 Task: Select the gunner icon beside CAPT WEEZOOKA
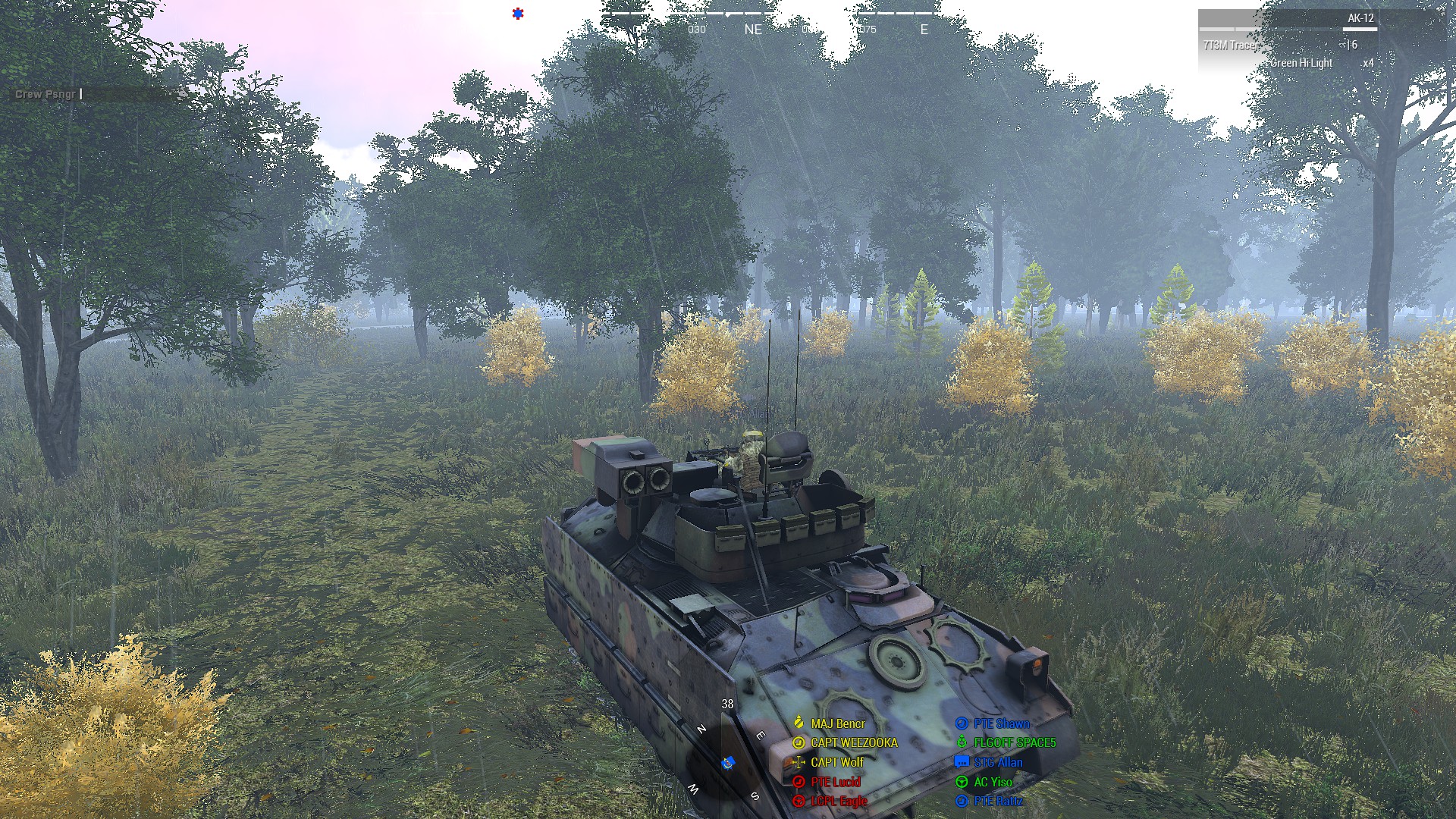[798, 743]
